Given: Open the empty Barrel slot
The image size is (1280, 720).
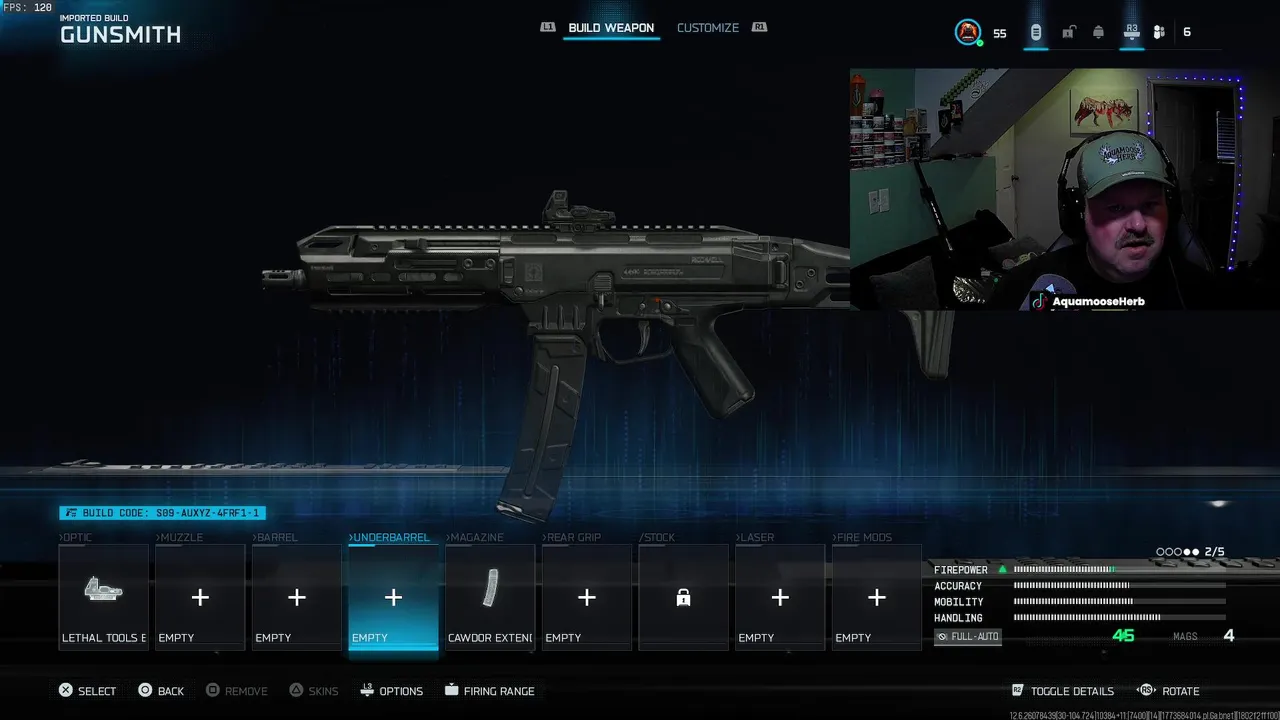Looking at the screenshot, I should click(297, 597).
